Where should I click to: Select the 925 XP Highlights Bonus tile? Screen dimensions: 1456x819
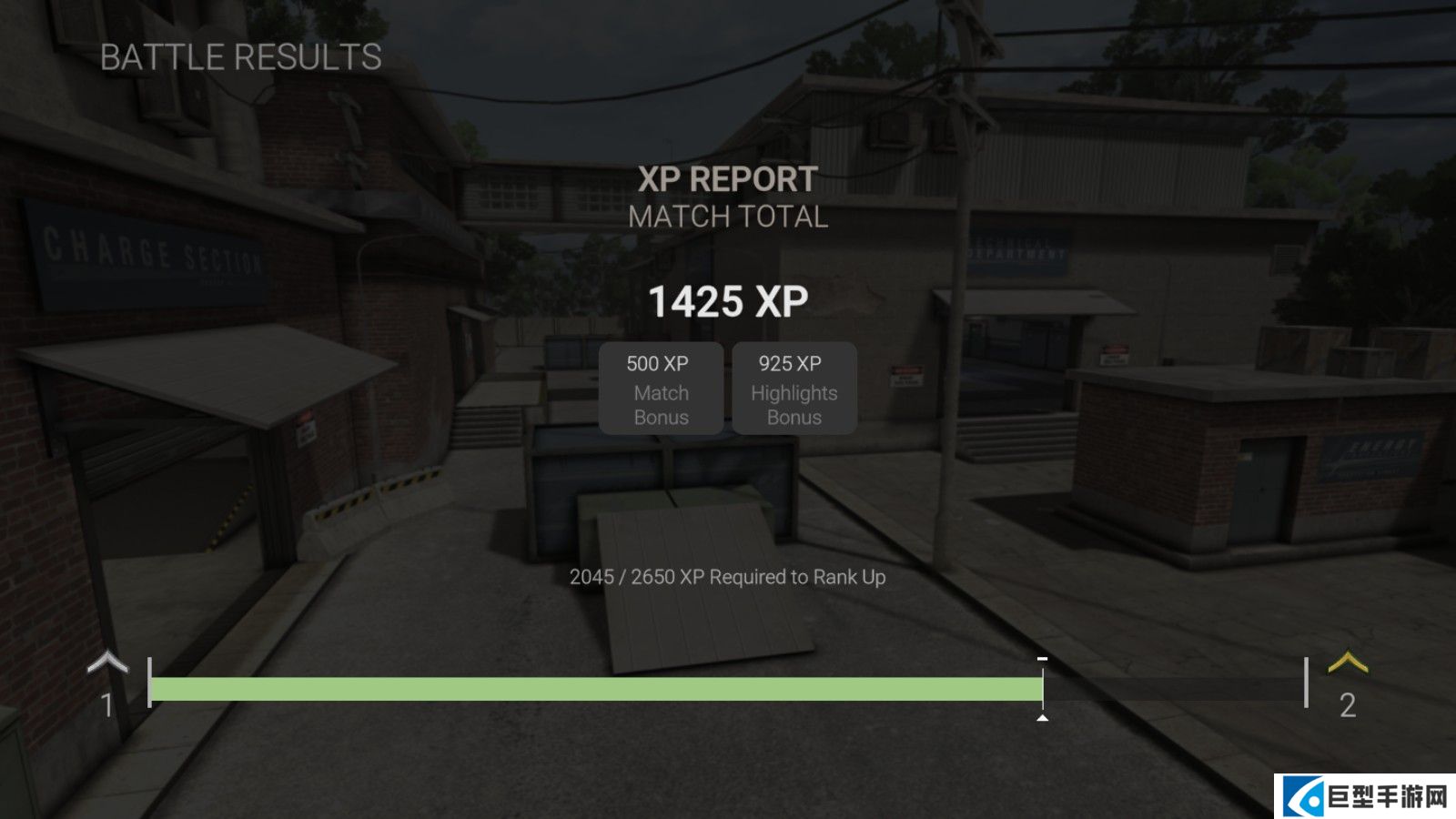pyautogui.click(x=794, y=389)
